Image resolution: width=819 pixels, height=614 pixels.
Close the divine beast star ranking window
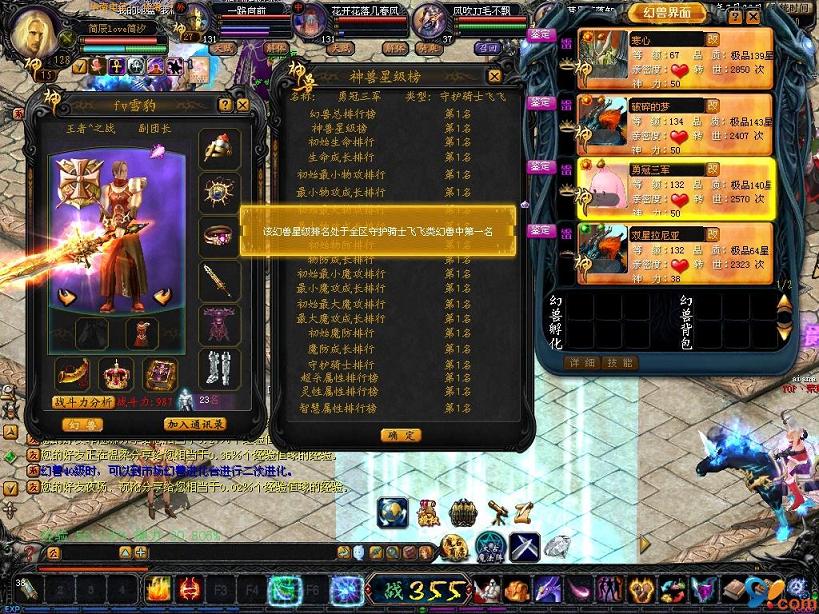coord(494,76)
